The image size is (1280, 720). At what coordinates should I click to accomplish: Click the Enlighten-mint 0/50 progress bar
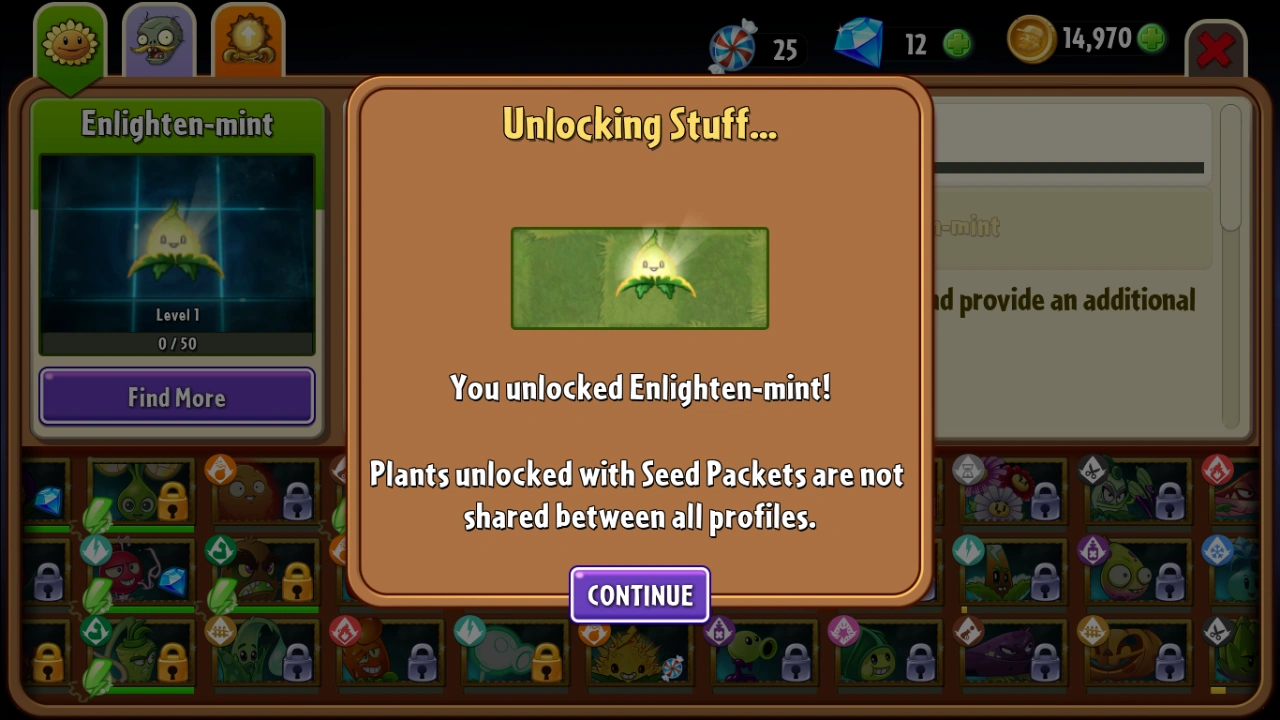[x=177, y=343]
